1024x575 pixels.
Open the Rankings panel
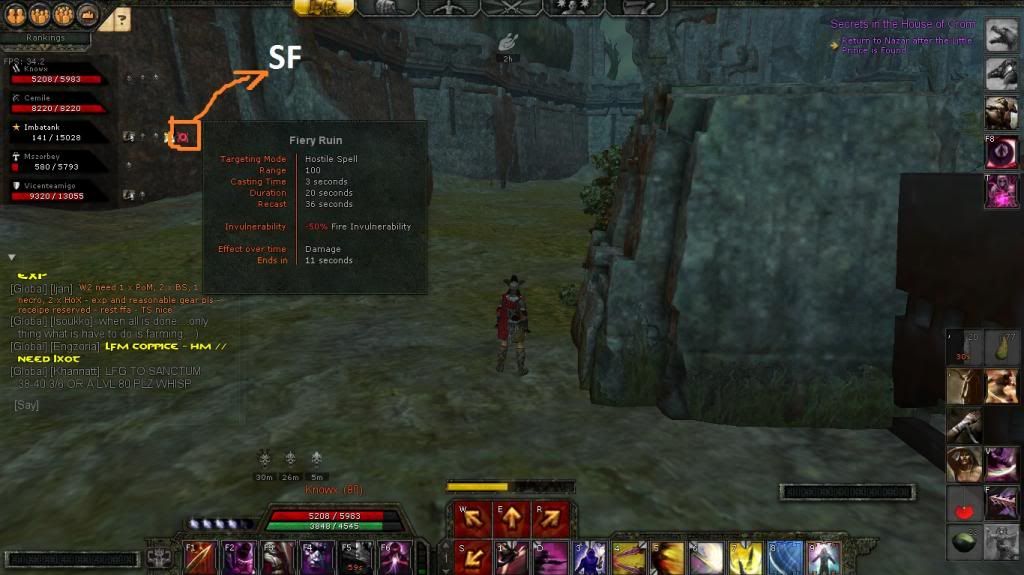(45, 38)
